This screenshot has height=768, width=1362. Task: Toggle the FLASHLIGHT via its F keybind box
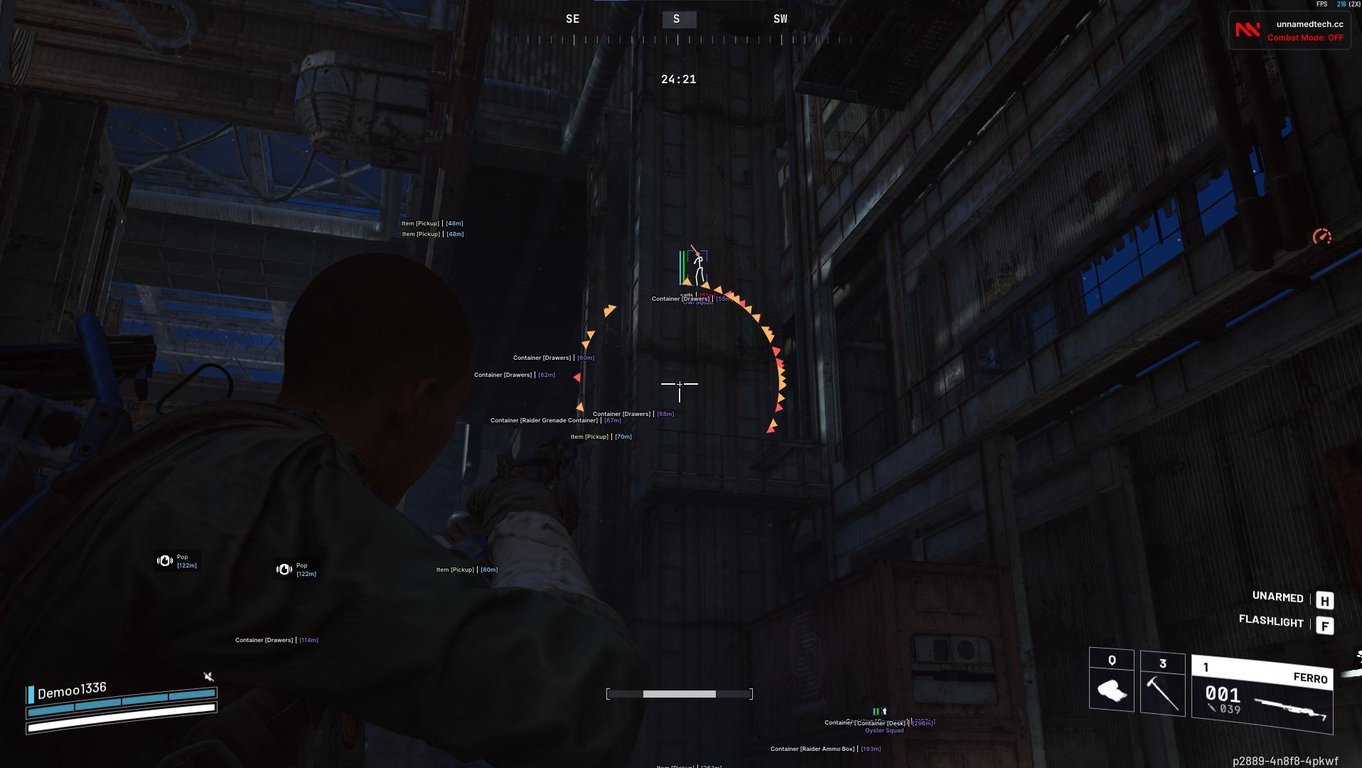point(1325,624)
